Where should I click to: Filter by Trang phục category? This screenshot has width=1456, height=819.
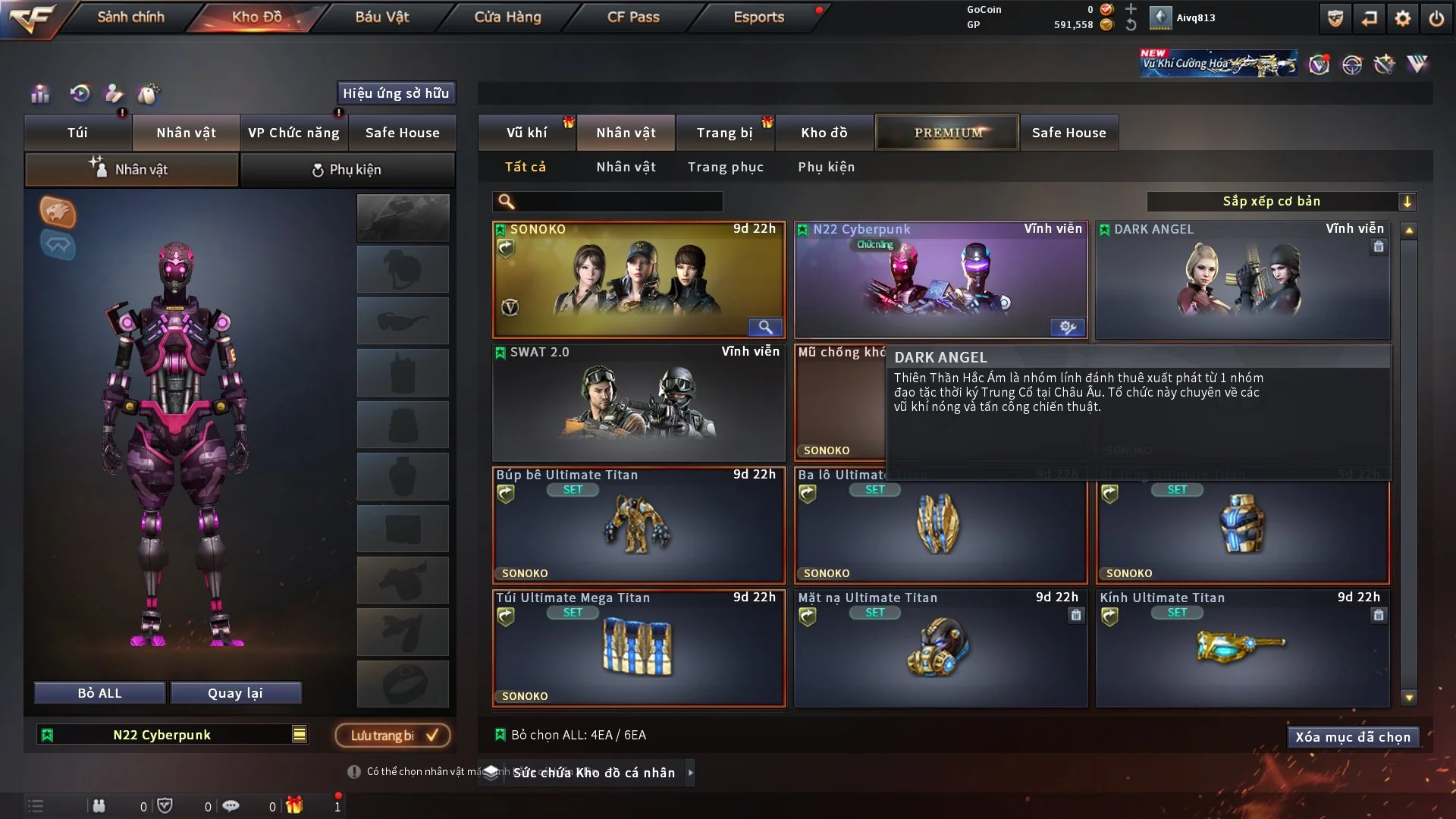pyautogui.click(x=725, y=167)
